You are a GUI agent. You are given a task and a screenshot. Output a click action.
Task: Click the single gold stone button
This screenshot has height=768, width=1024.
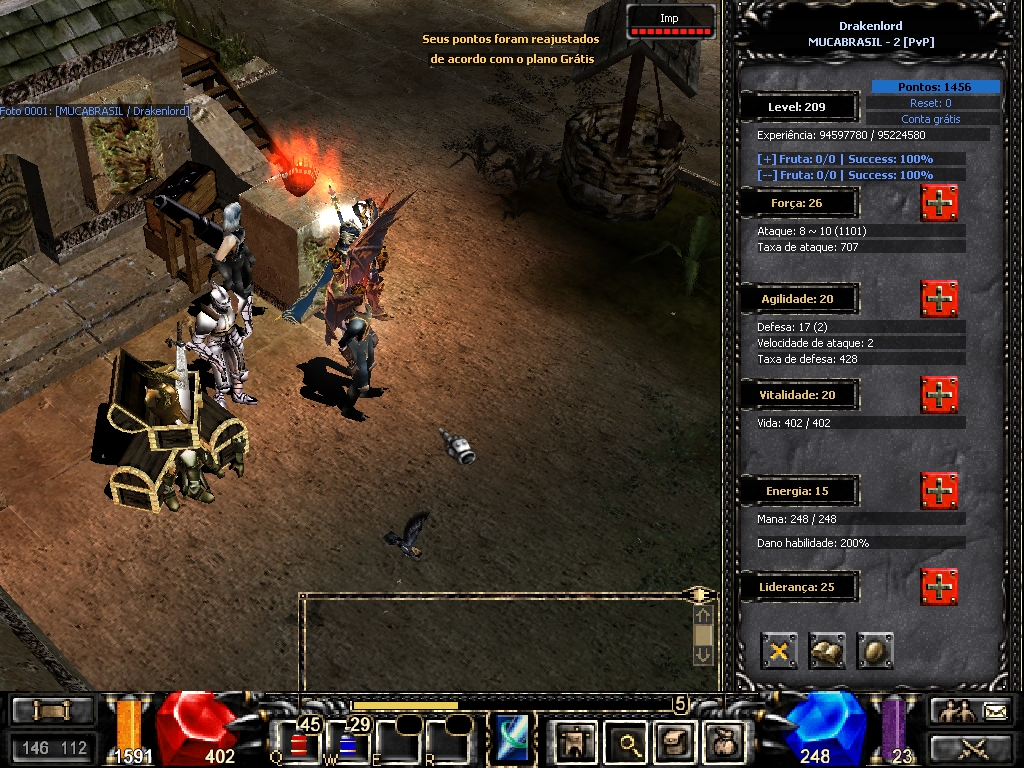pyautogui.click(x=875, y=651)
